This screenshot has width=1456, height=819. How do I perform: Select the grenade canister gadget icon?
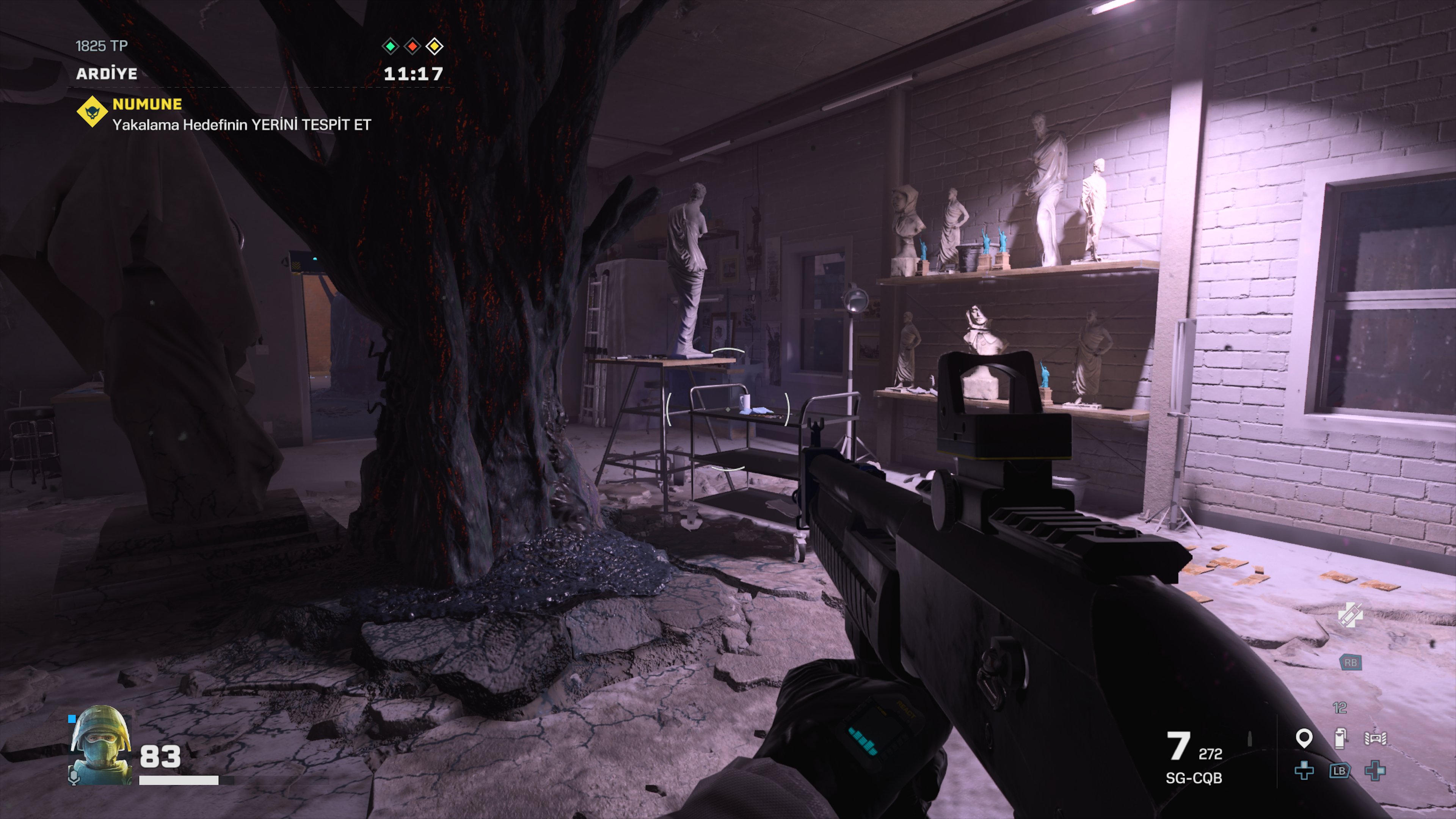[x=1339, y=738]
